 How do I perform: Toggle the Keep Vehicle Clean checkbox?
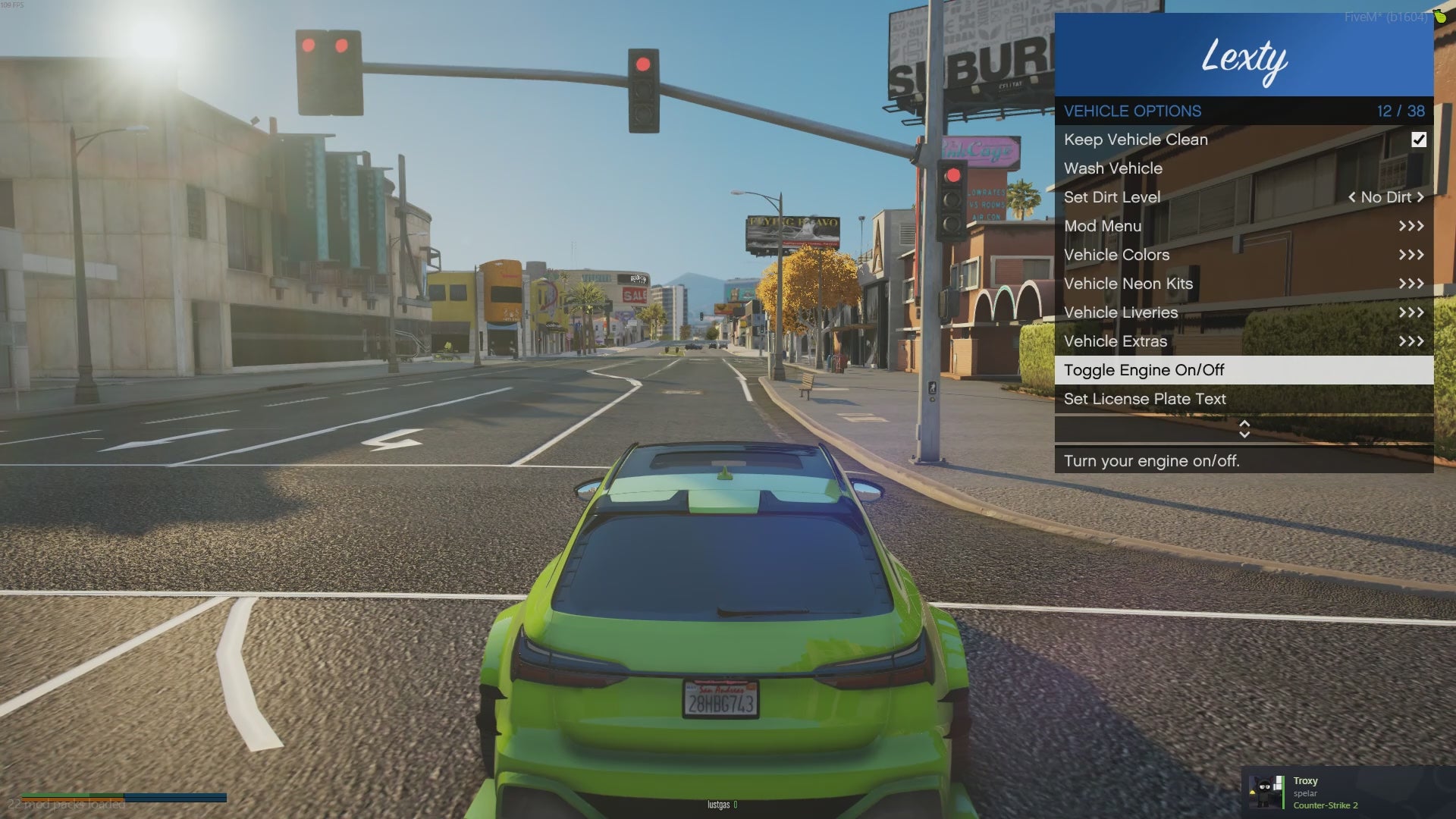(x=1418, y=140)
